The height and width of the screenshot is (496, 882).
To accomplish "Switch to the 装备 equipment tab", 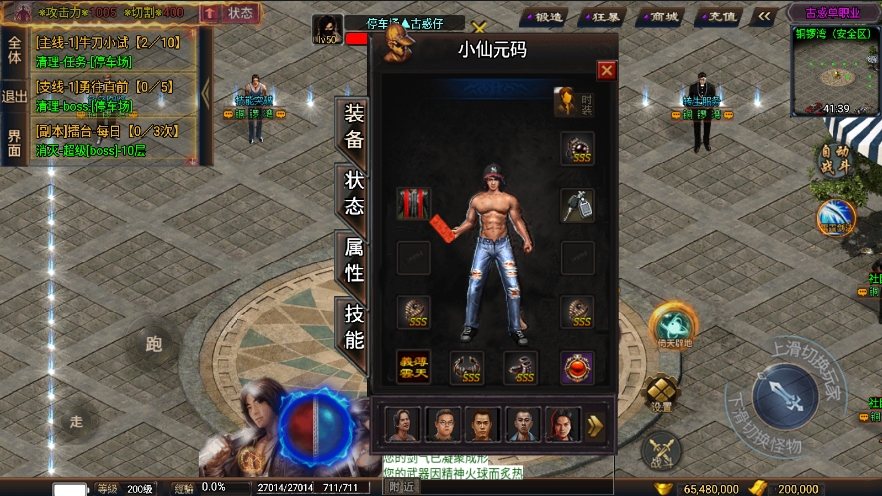I will point(354,127).
